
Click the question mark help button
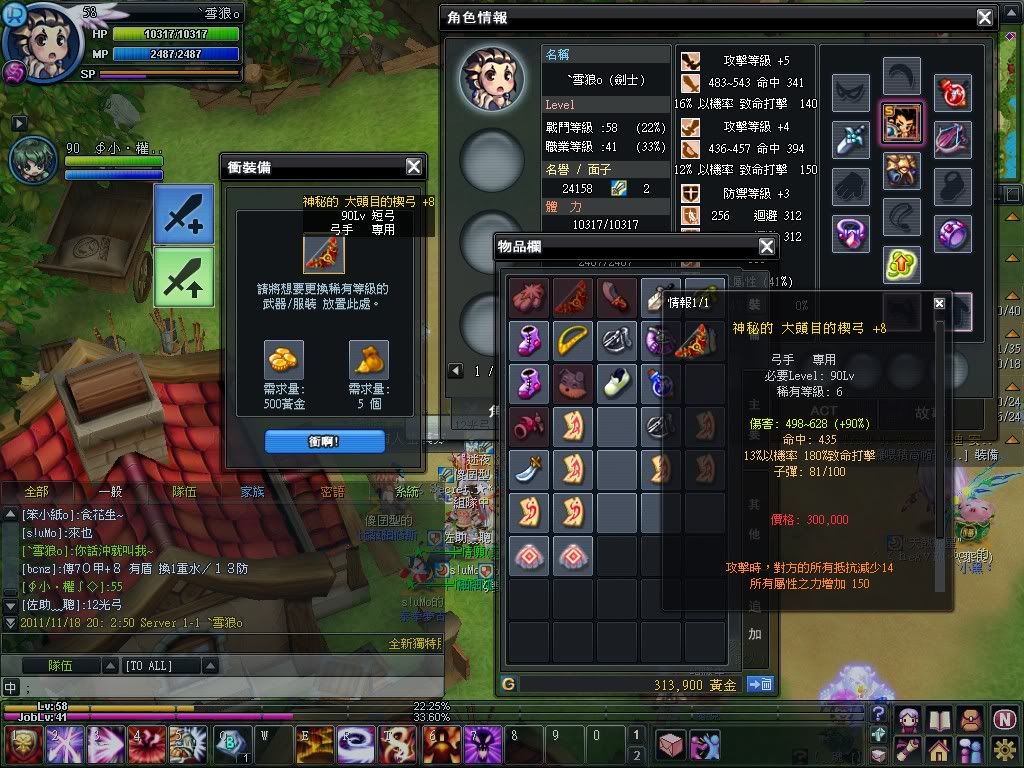coord(878,713)
